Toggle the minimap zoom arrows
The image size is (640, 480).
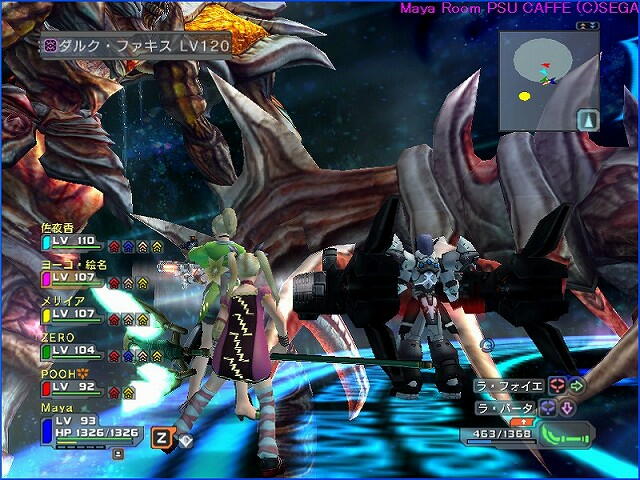point(587,24)
